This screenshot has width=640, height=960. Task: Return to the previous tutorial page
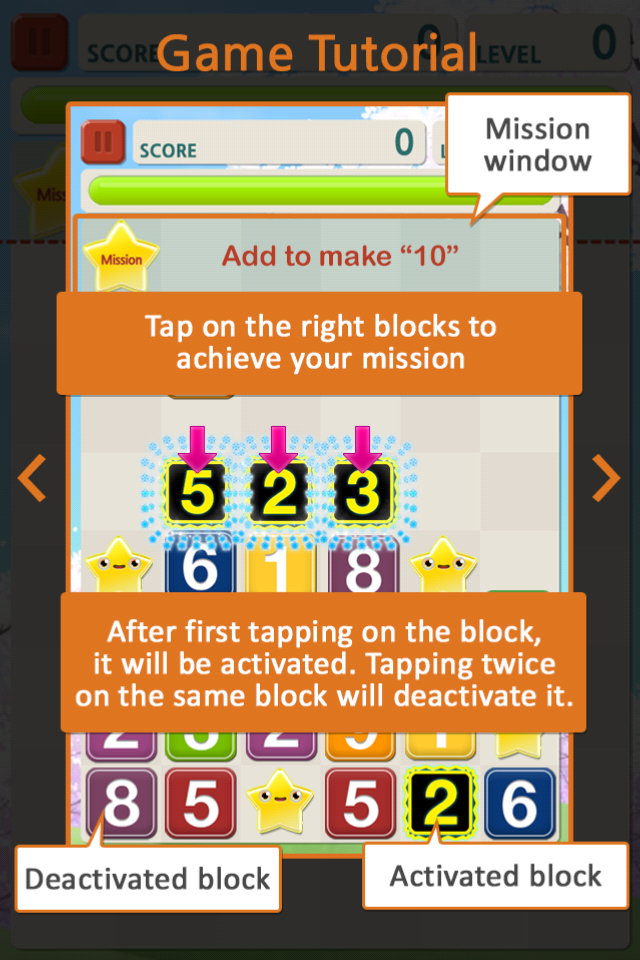click(x=33, y=478)
